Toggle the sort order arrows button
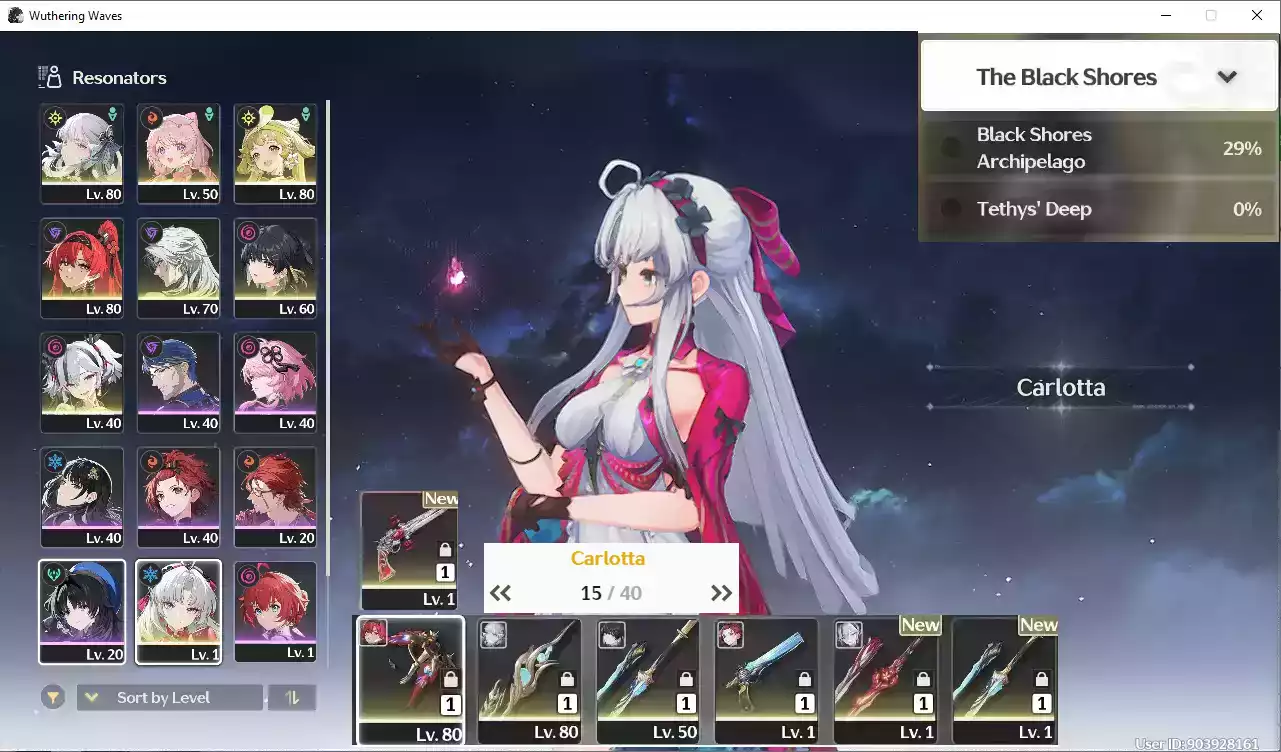This screenshot has width=1281, height=752. (x=292, y=698)
